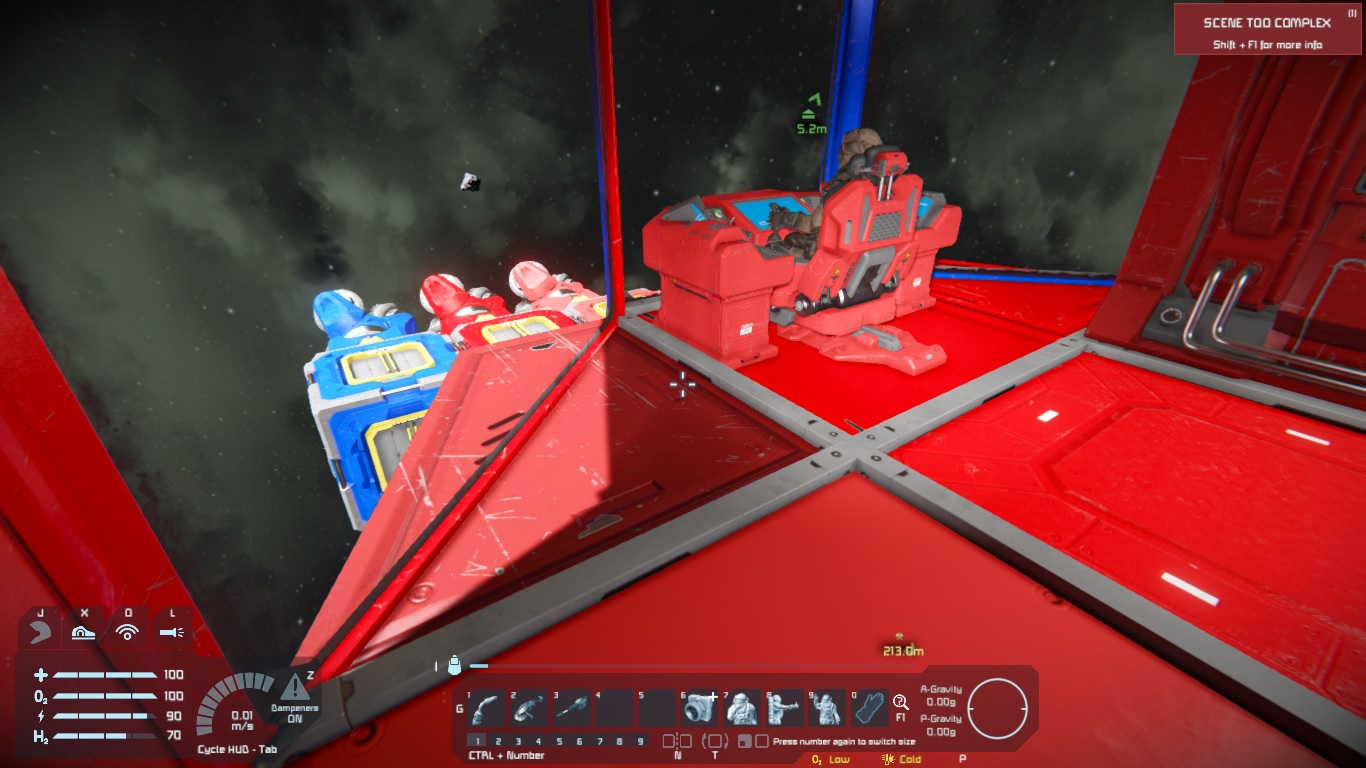Select the hand drill in slot 3
1366x768 pixels.
[x=572, y=709]
